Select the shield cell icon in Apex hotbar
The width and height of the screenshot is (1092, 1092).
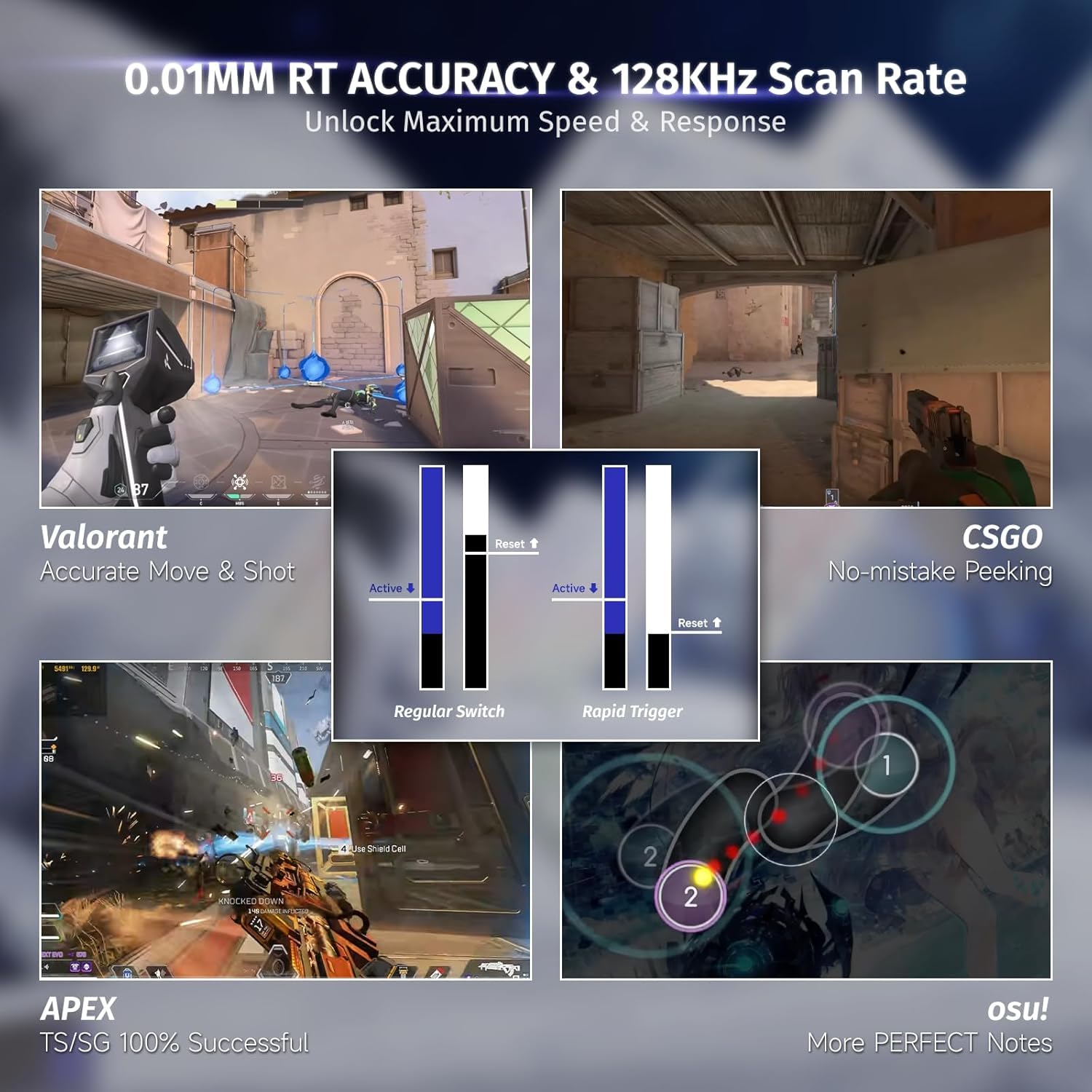click(126, 973)
